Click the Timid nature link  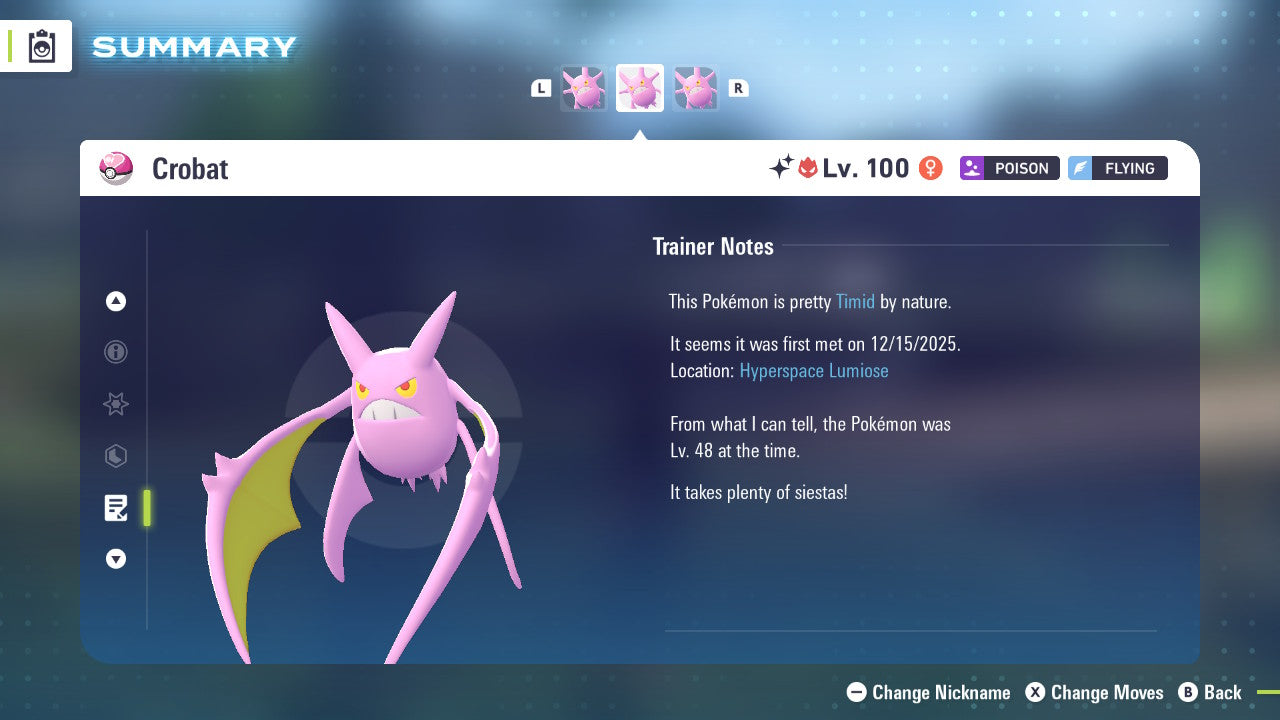pyautogui.click(x=855, y=301)
